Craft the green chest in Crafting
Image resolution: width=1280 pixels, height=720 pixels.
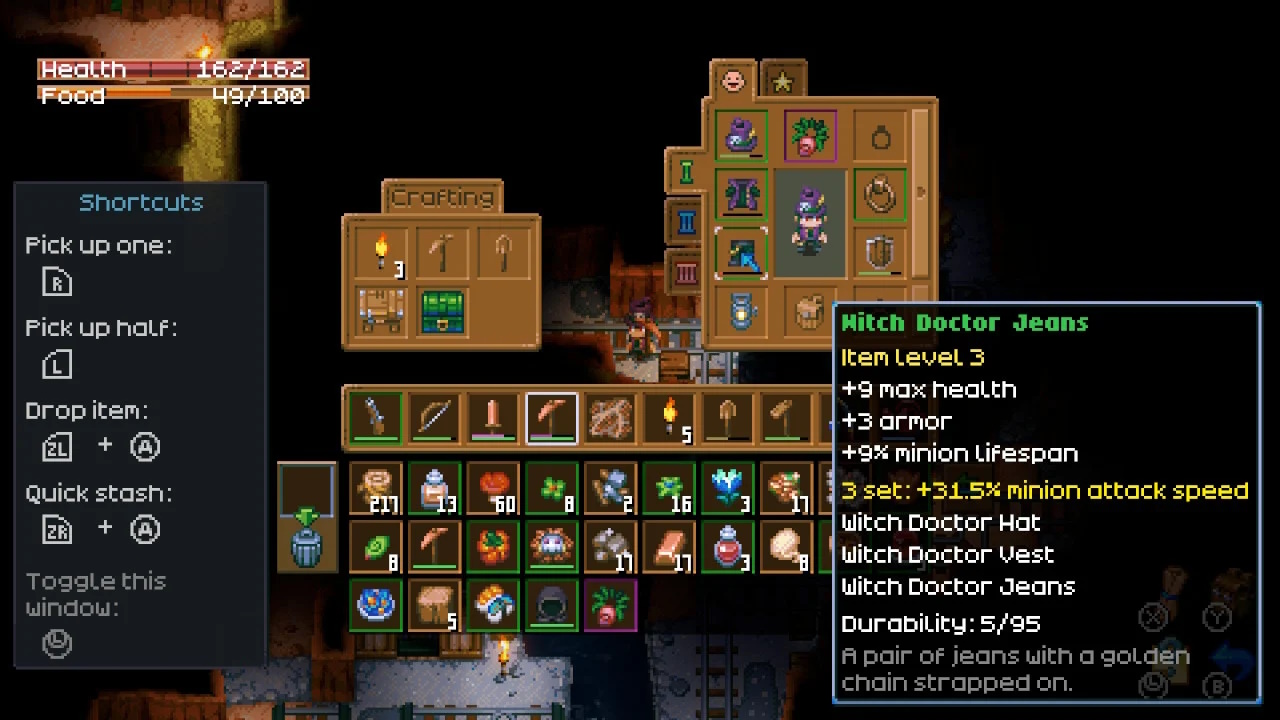click(443, 312)
